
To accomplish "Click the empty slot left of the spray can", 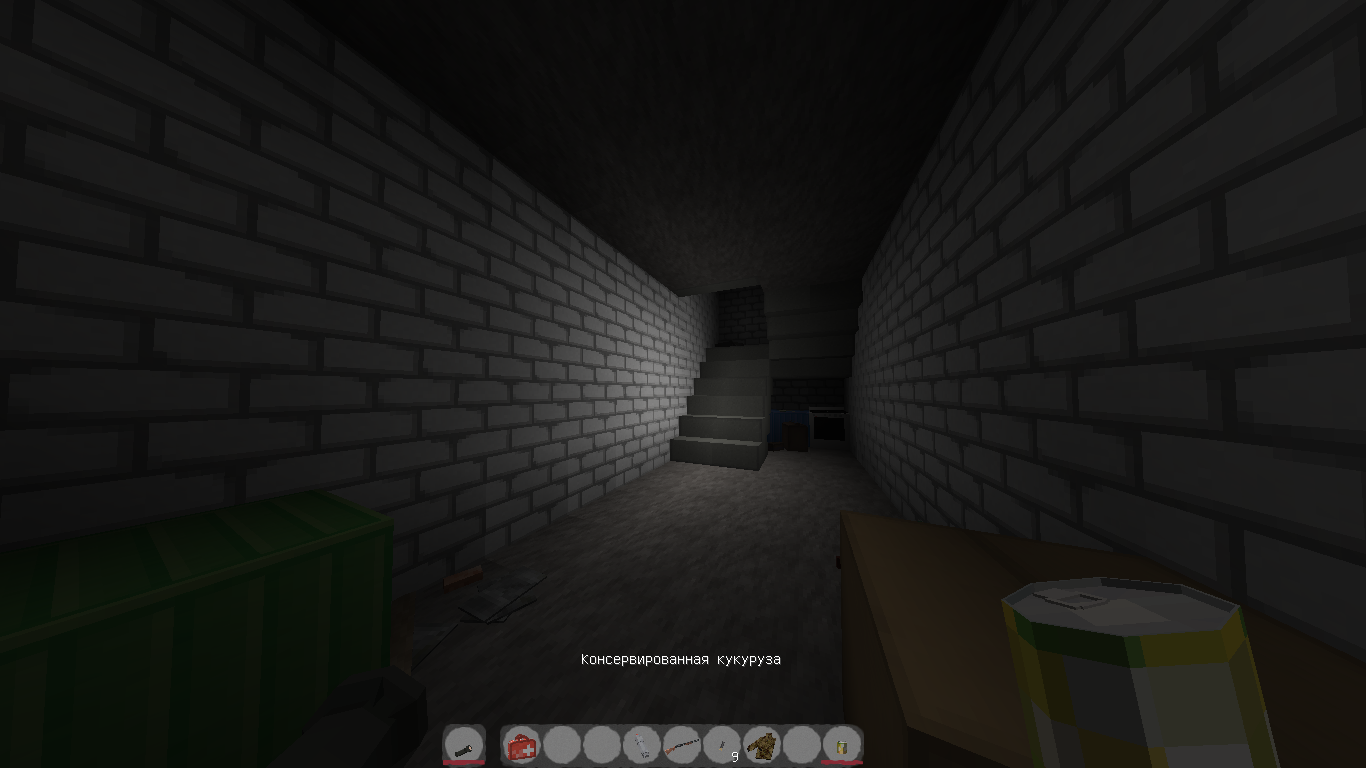I will pyautogui.click(x=604, y=745).
